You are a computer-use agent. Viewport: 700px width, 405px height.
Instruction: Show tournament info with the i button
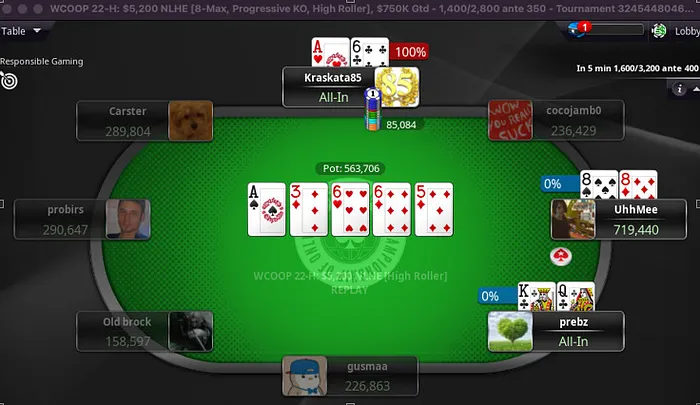[x=680, y=89]
